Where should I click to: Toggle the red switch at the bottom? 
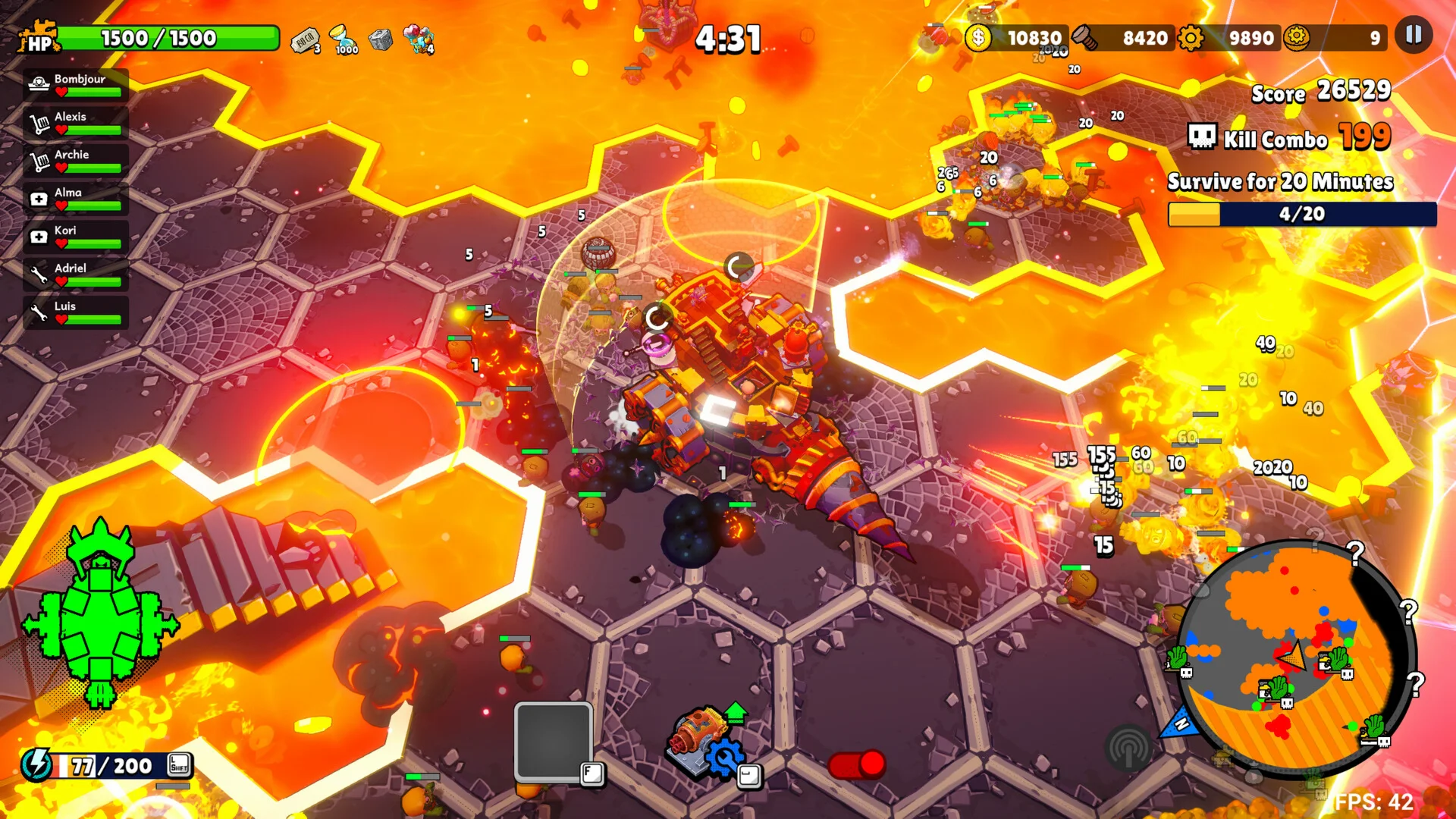[x=856, y=764]
